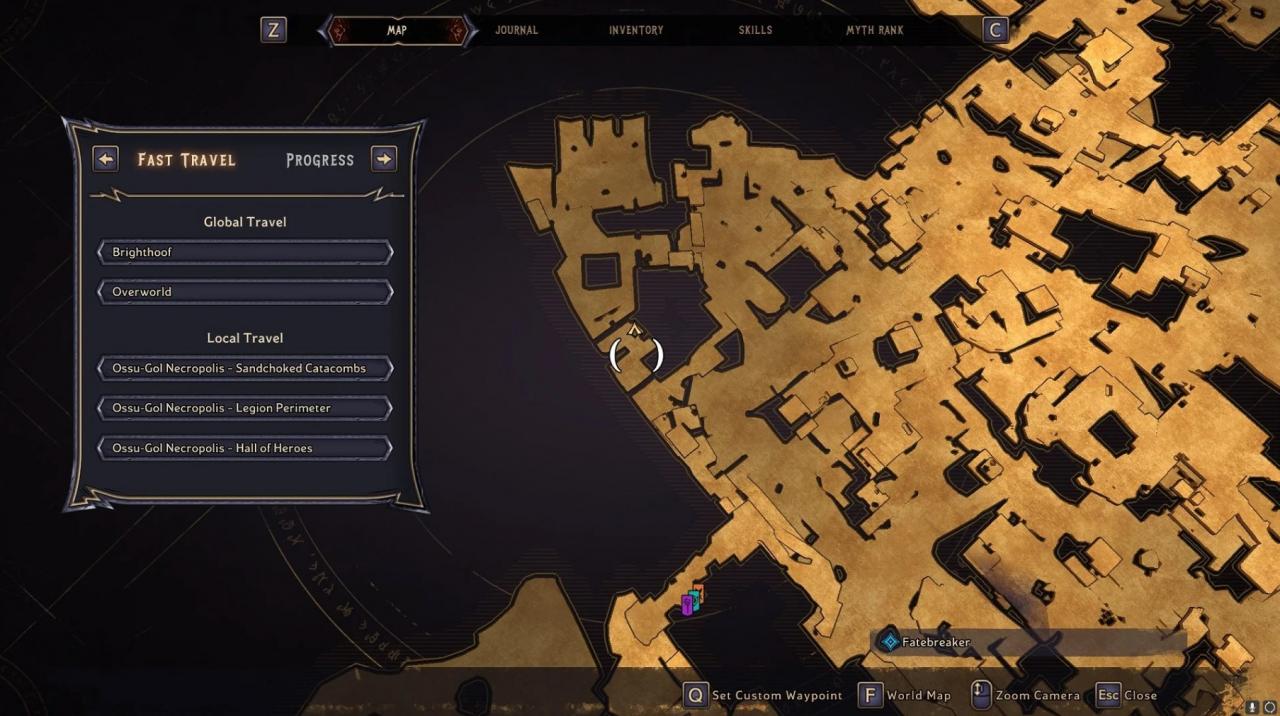Select the Fast Travel panel header
Image resolution: width=1280 pixels, height=716 pixels.
pyautogui.click(x=187, y=160)
